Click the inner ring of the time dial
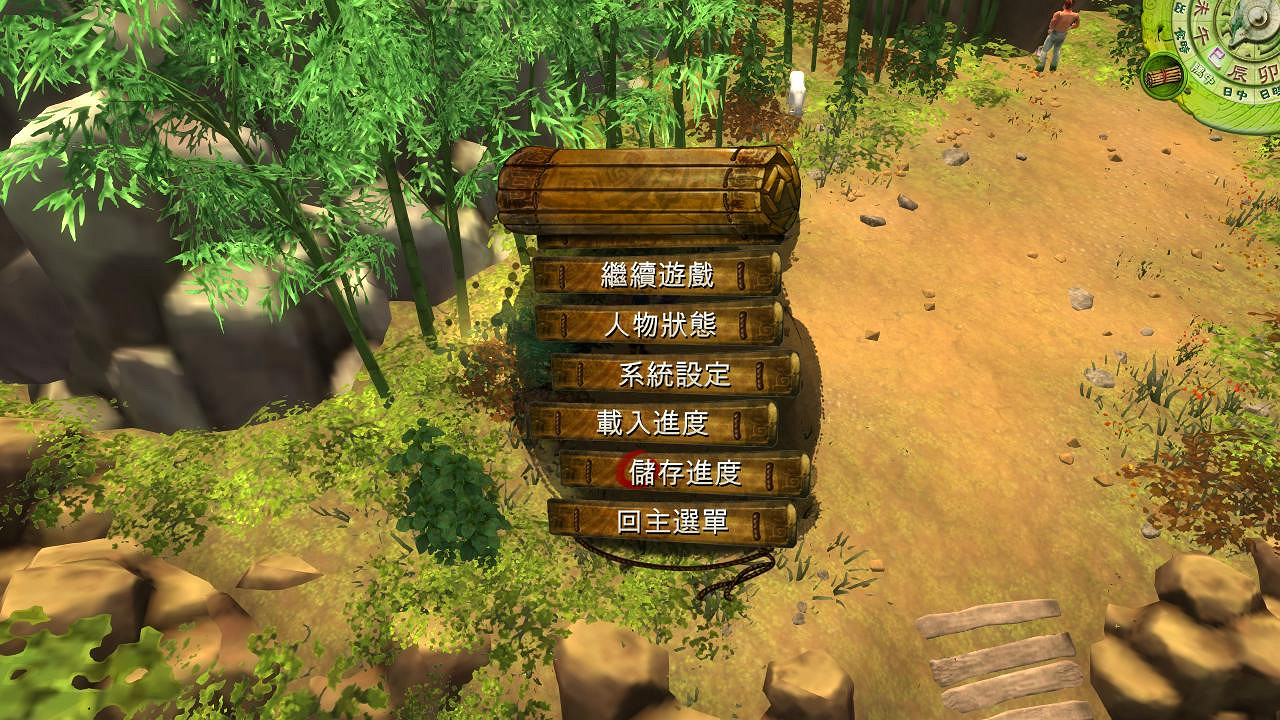The width and height of the screenshot is (1280, 720). (1237, 50)
